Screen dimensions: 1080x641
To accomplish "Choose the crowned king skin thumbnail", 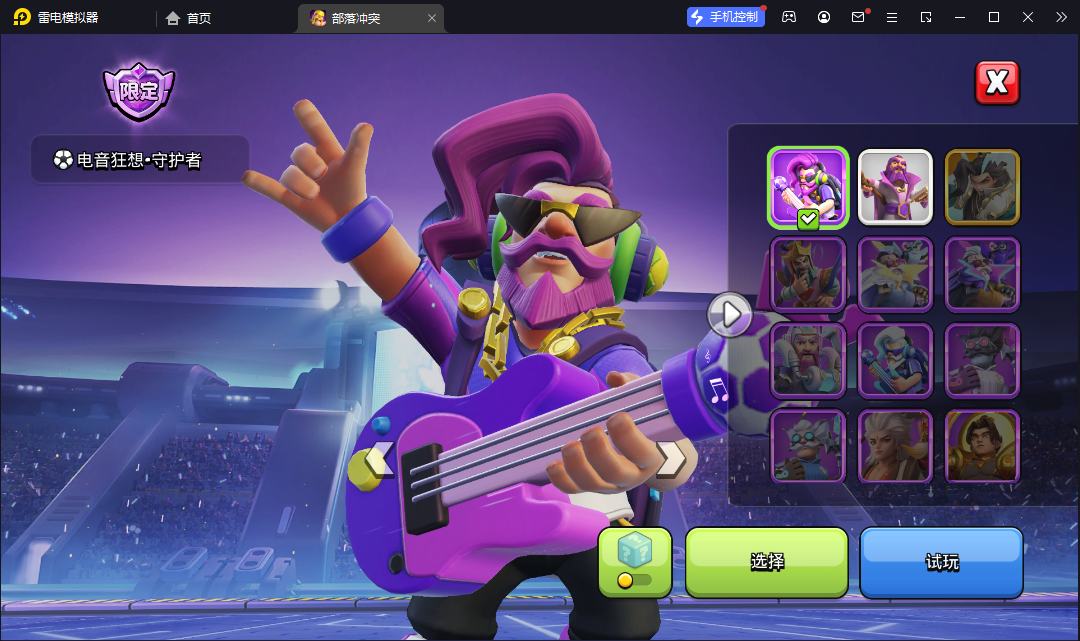I will click(x=808, y=273).
